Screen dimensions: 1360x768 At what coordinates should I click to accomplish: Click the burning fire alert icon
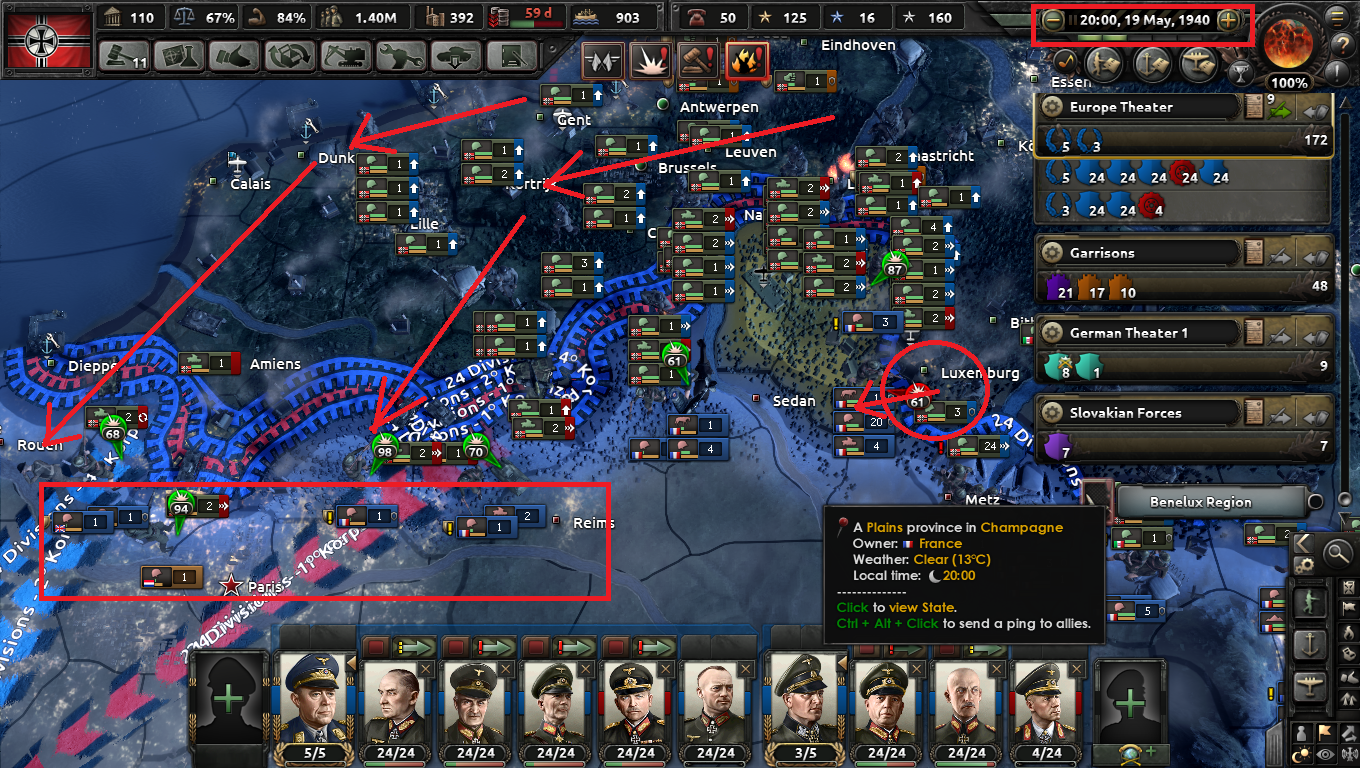point(745,62)
